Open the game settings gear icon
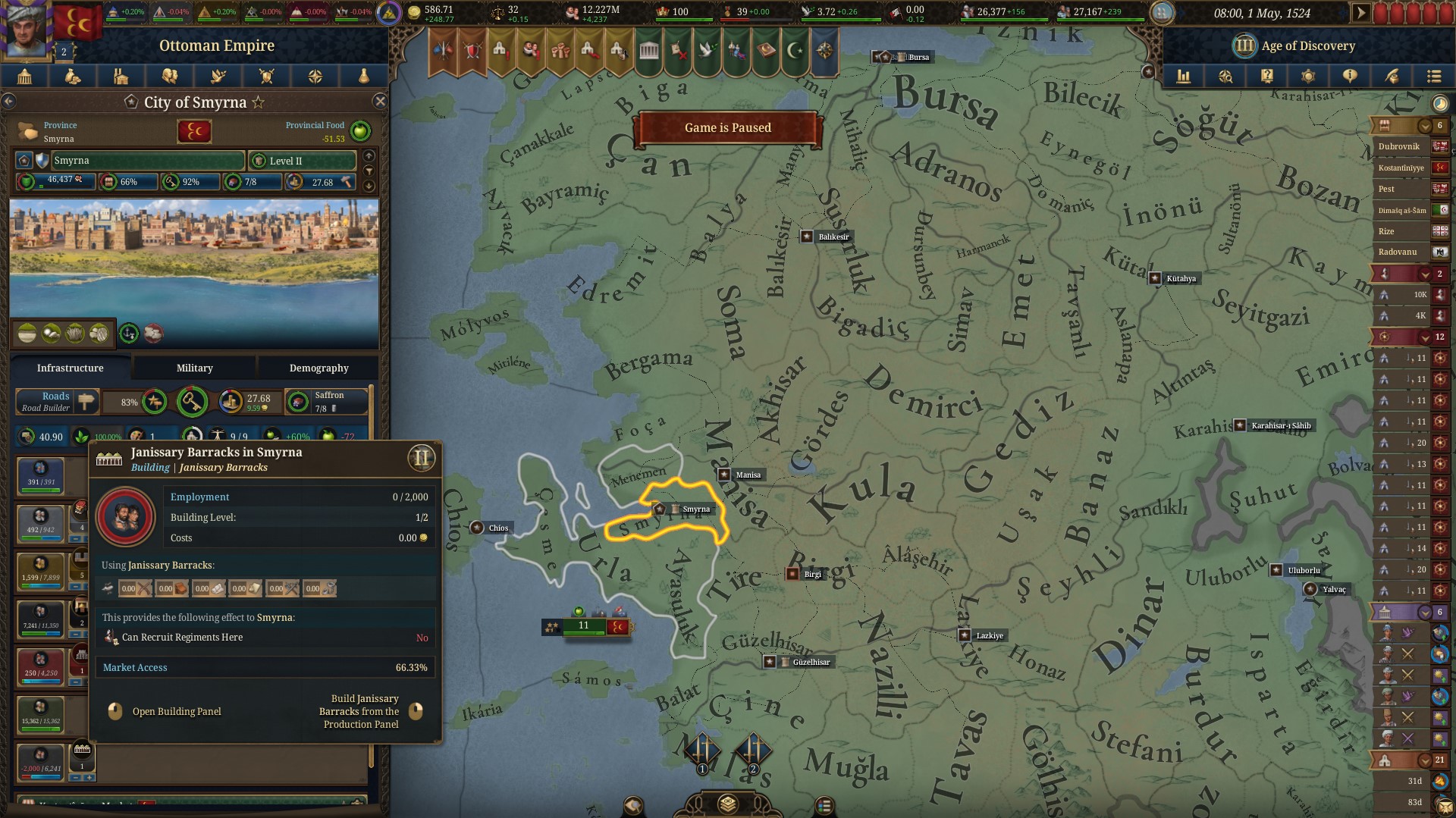Image resolution: width=1456 pixels, height=818 pixels. [1308, 76]
